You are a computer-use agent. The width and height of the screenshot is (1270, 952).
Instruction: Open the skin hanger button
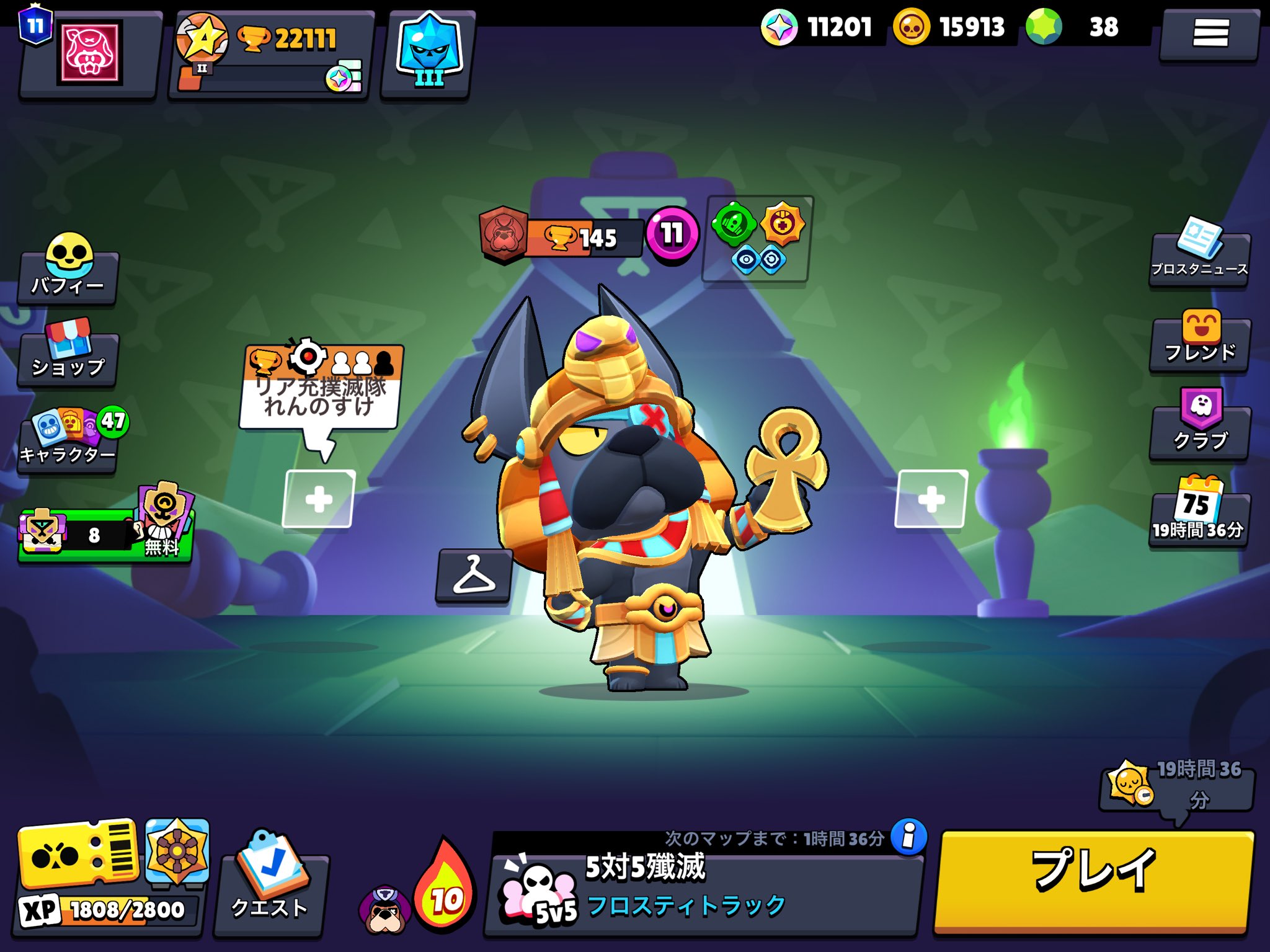pyautogui.click(x=474, y=575)
